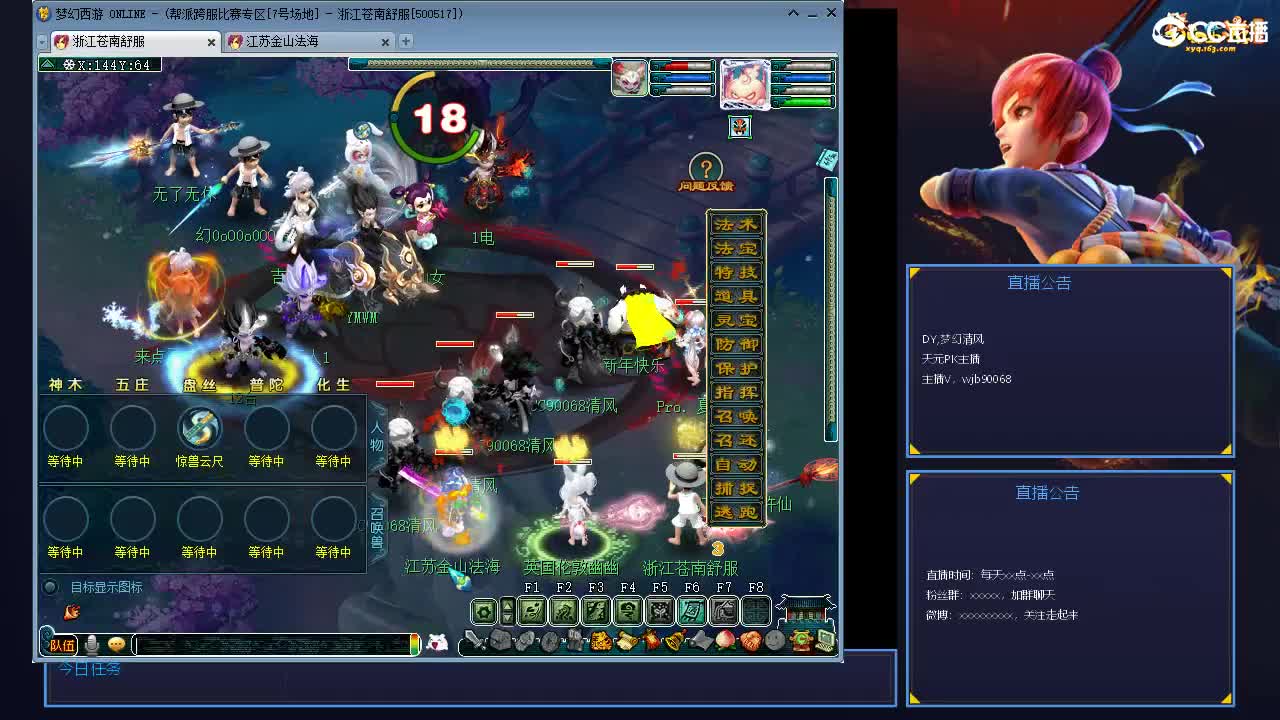
Task: Select the tiger head item in the item bar
Action: [x=600, y=640]
